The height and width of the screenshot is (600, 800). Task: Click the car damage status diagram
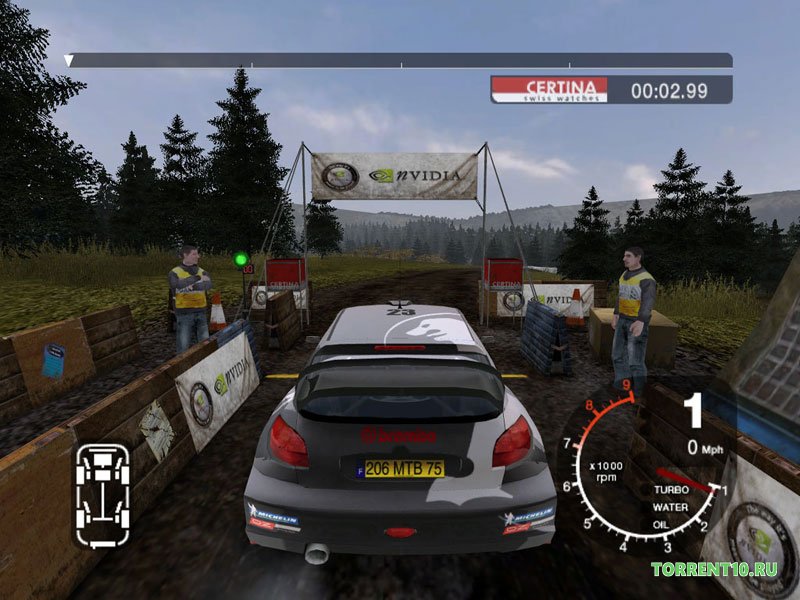tap(102, 495)
